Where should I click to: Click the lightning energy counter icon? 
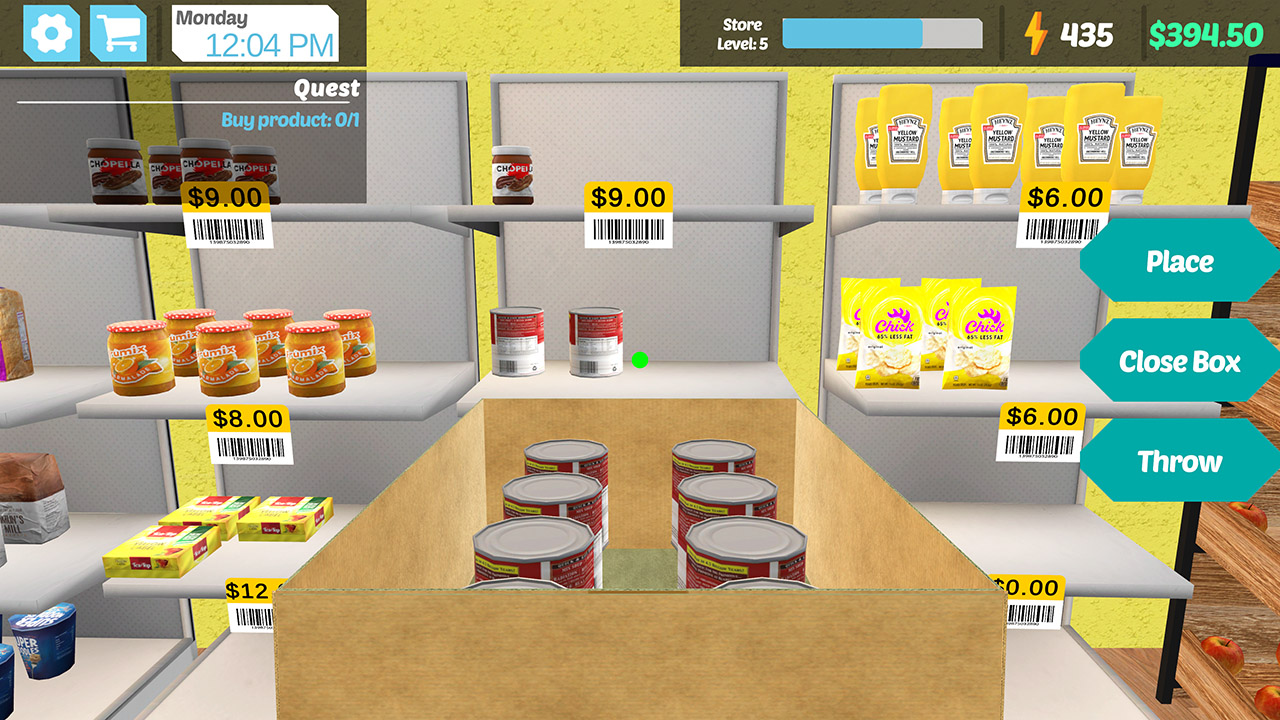pyautogui.click(x=1038, y=34)
